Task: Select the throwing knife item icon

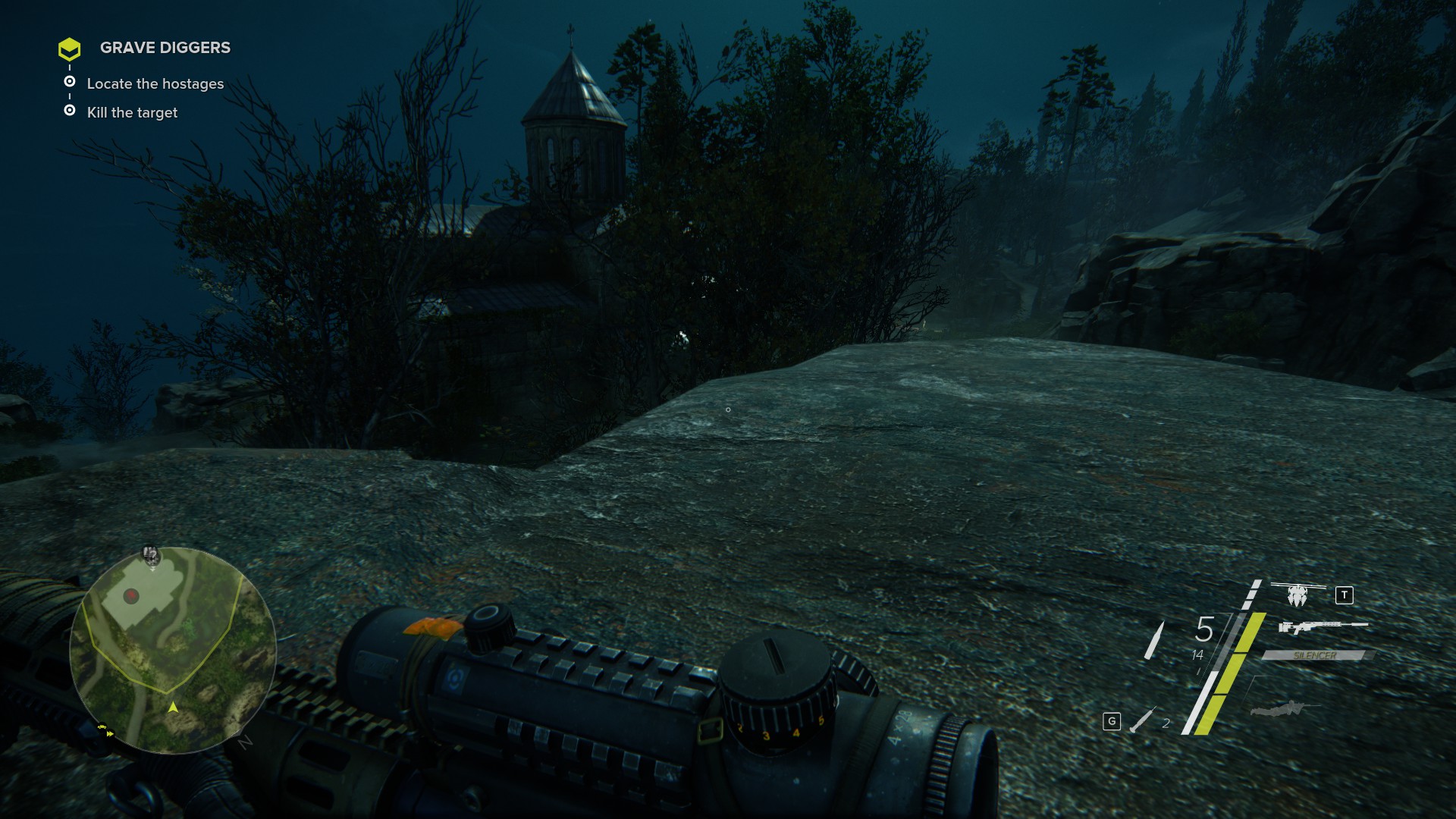Action: coord(1142,720)
